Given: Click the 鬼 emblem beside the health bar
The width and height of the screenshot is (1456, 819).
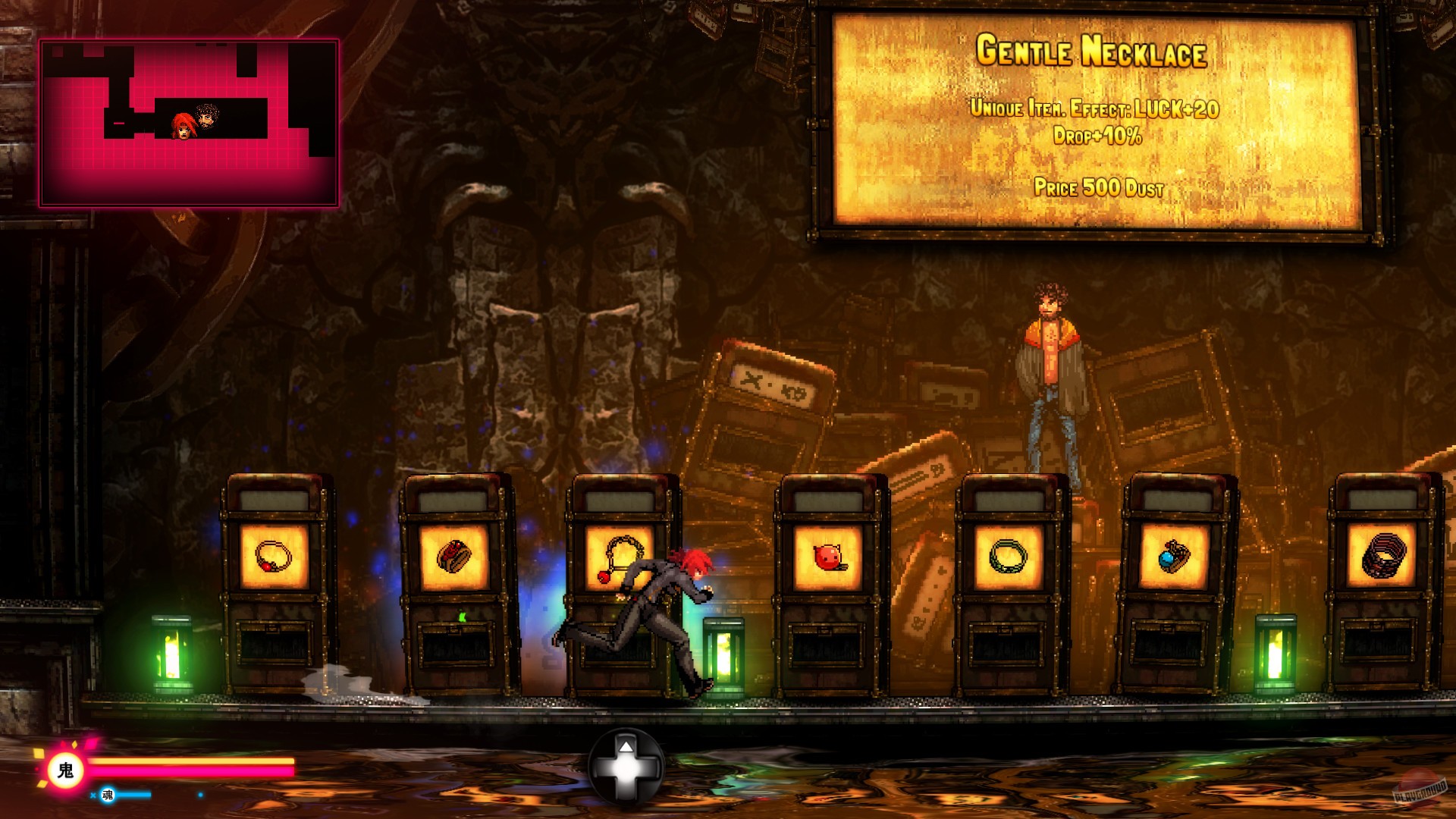Looking at the screenshot, I should (65, 768).
